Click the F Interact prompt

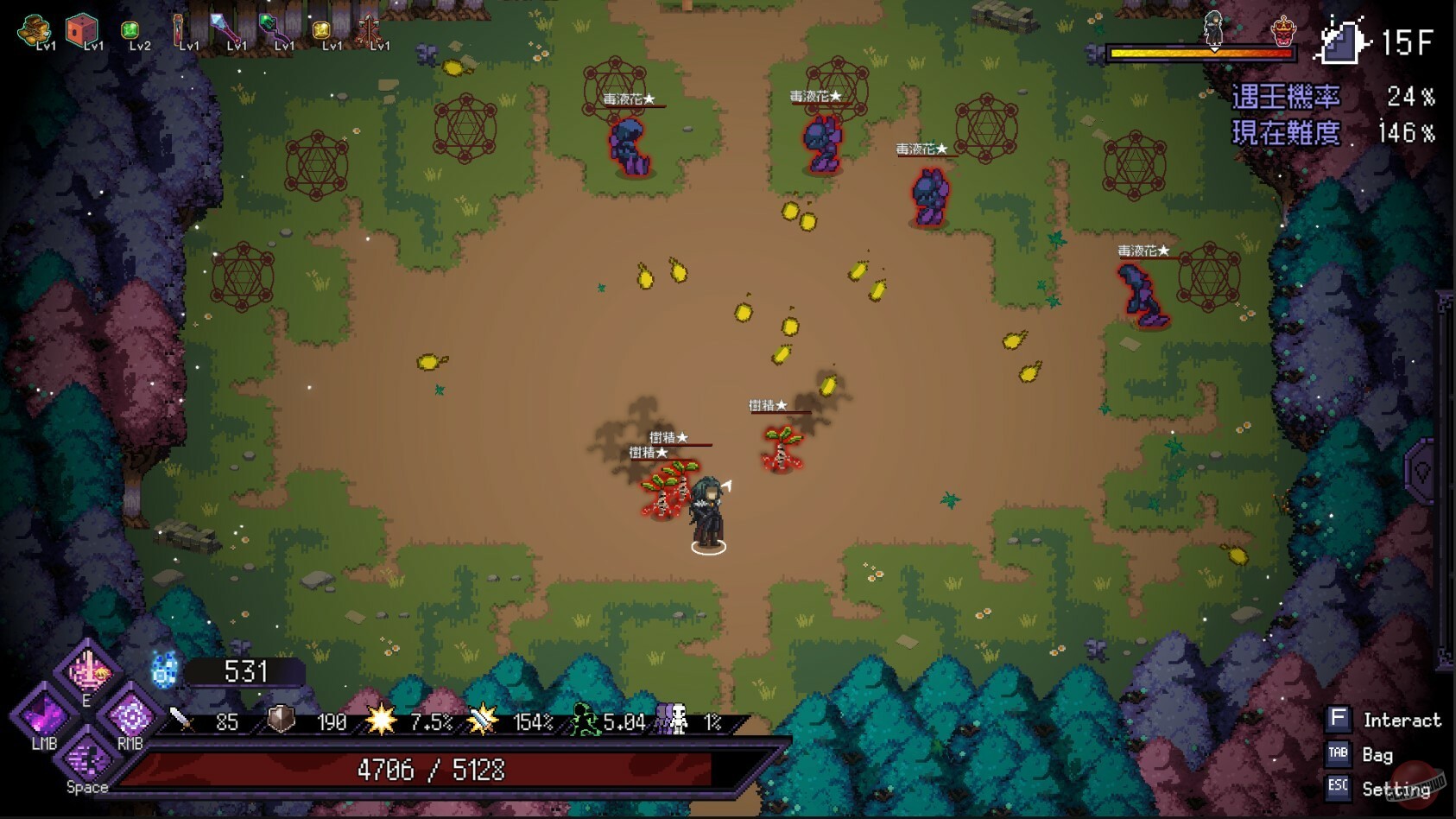point(1339,719)
